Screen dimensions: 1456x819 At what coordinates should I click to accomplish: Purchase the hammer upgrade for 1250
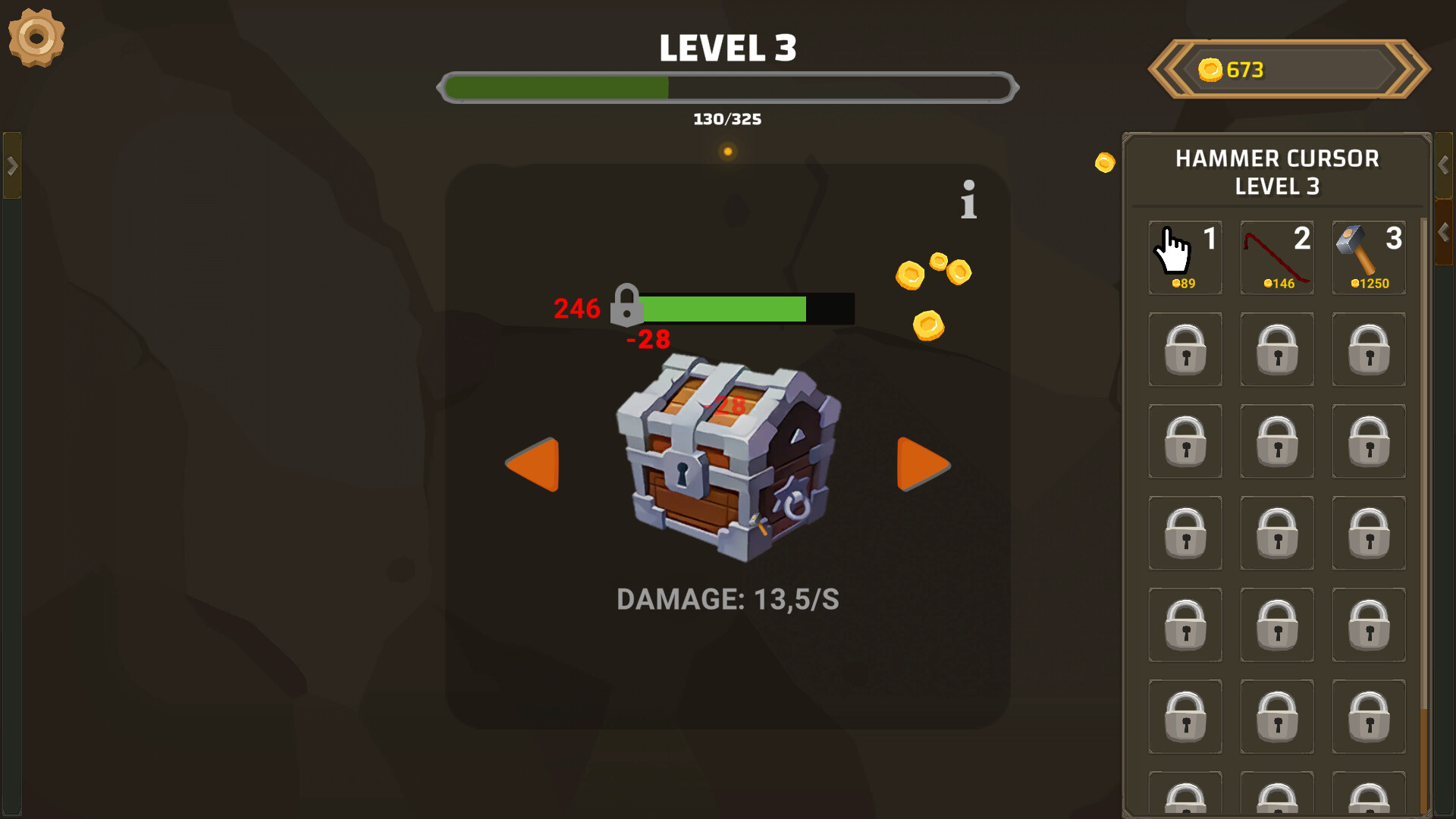click(x=1368, y=256)
